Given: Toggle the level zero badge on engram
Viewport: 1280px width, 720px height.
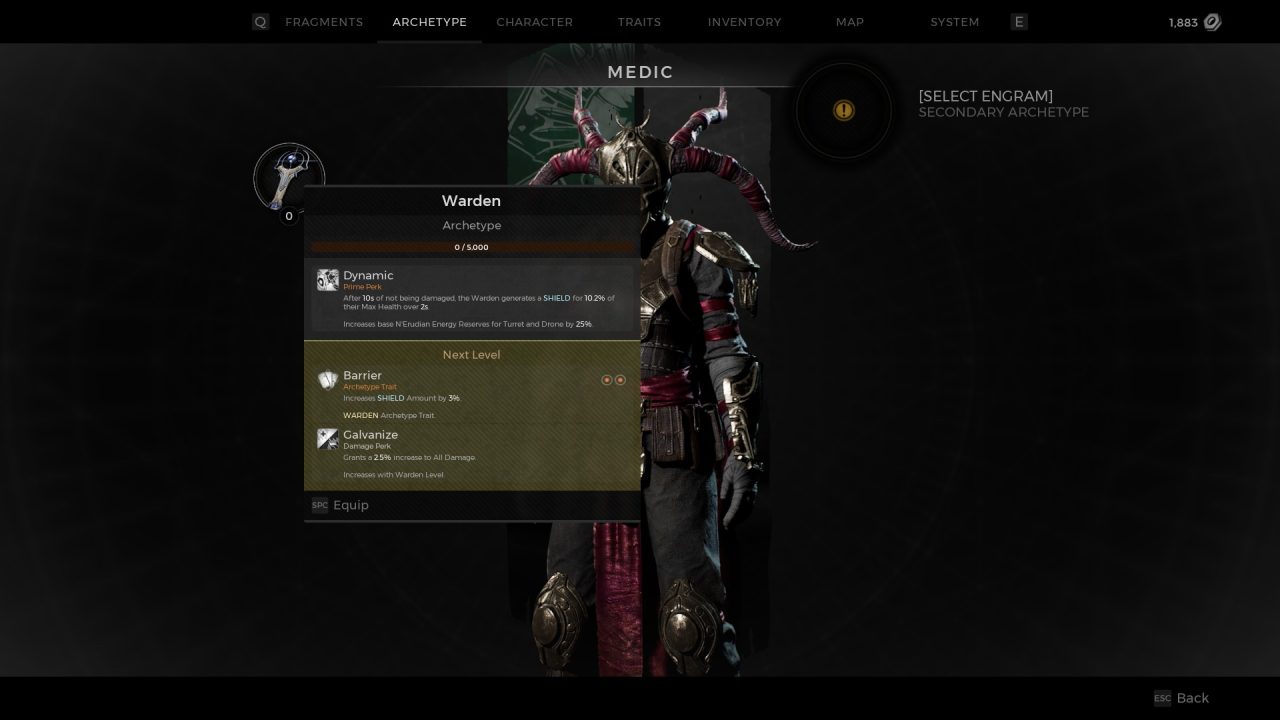Looking at the screenshot, I should coord(288,215).
